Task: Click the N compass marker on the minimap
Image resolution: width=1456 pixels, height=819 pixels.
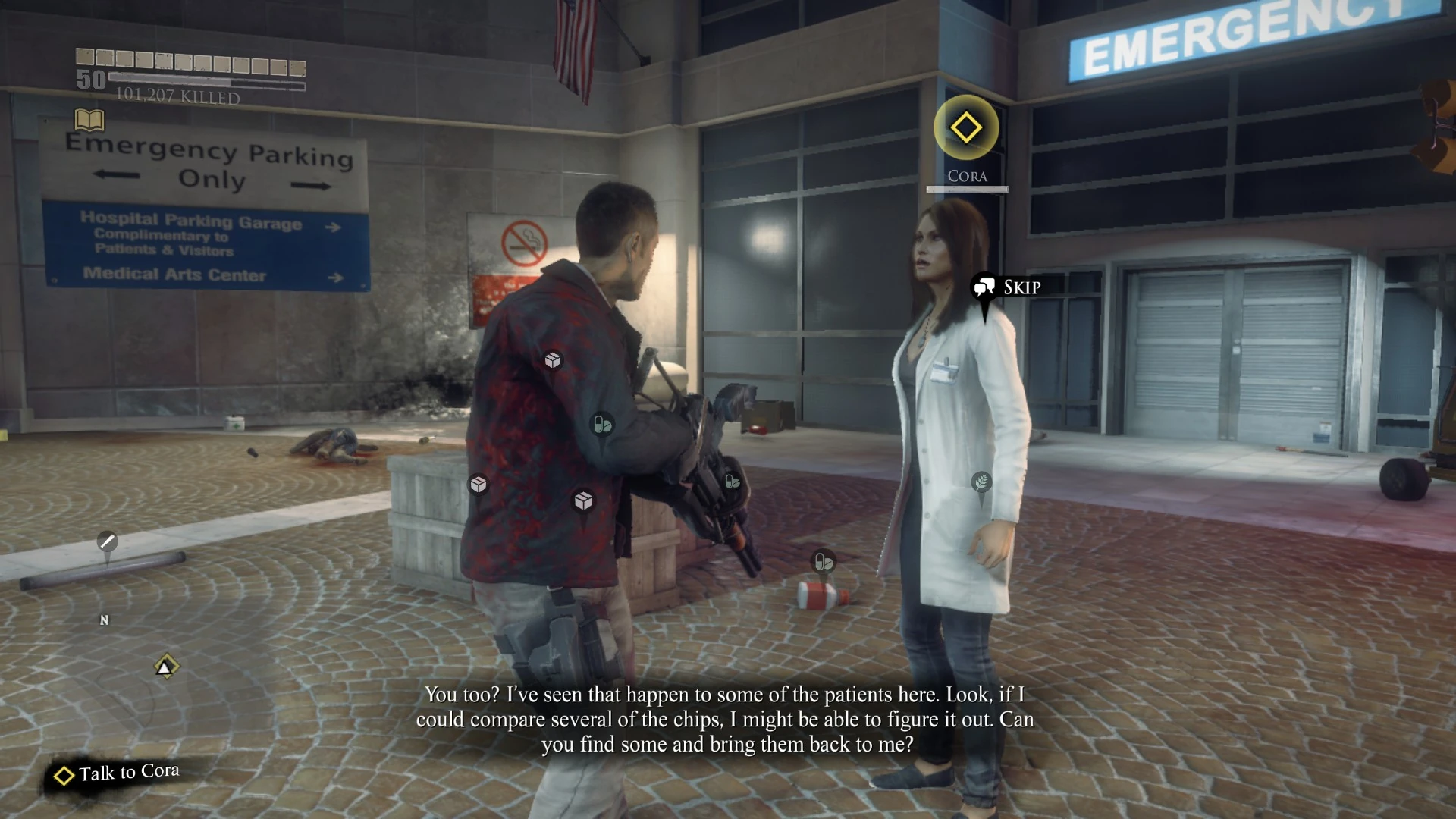Action: click(104, 620)
